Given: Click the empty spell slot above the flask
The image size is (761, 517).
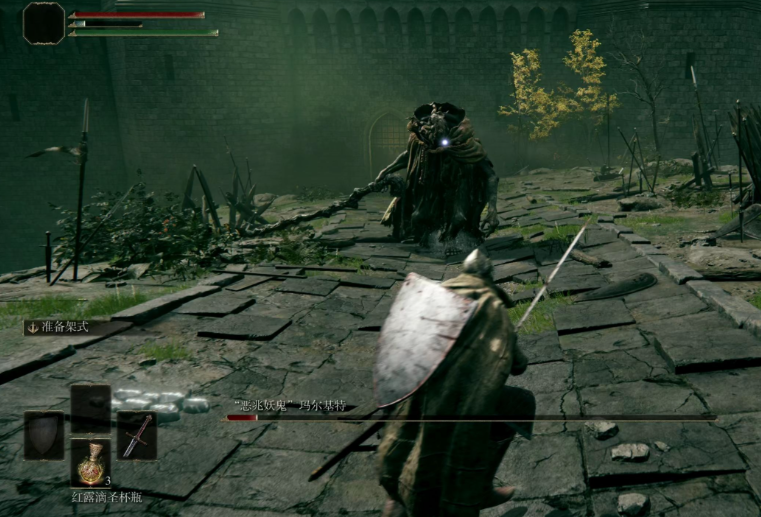Looking at the screenshot, I should pyautogui.click(x=91, y=408).
